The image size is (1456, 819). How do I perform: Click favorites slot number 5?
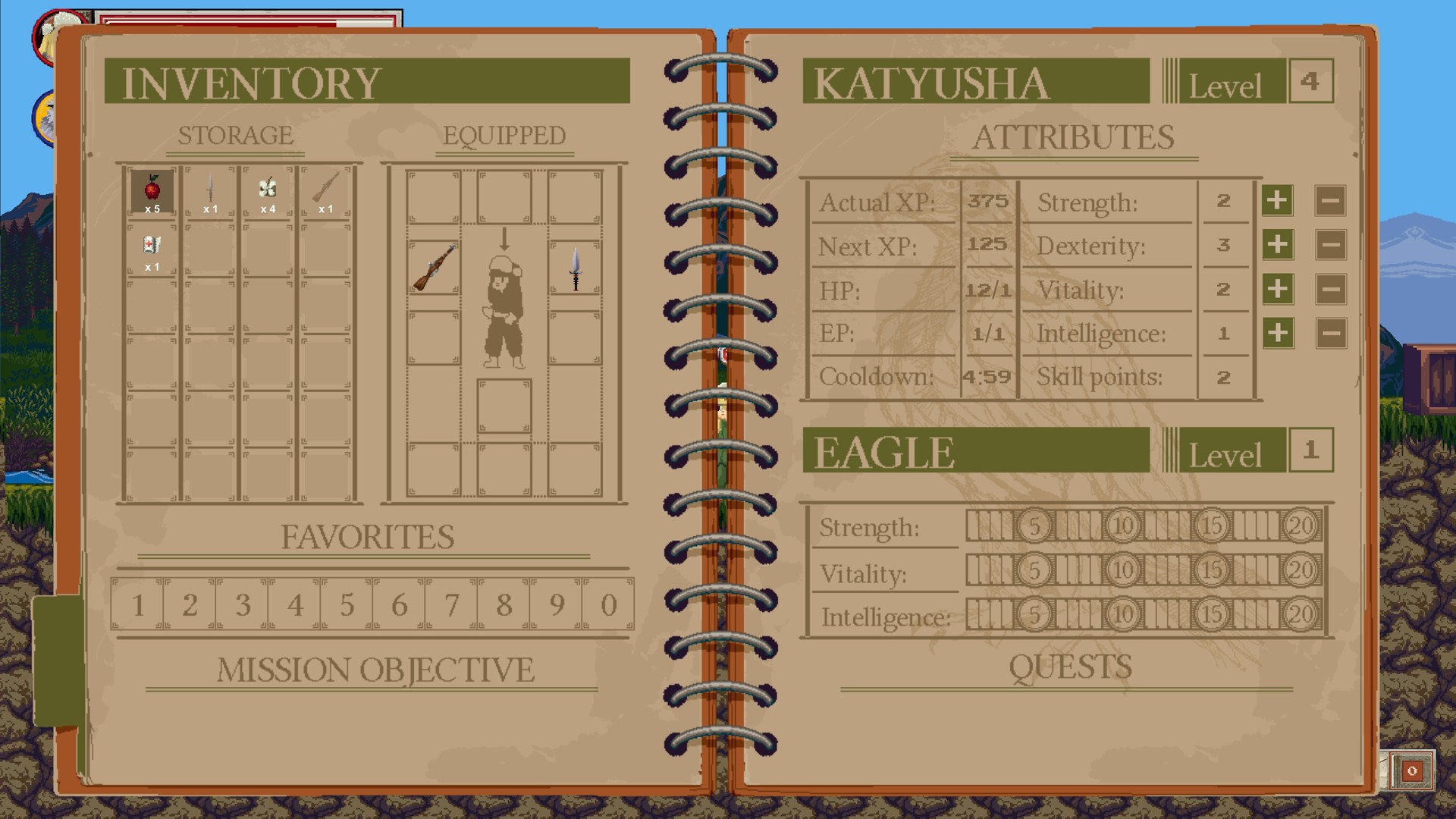pos(346,604)
